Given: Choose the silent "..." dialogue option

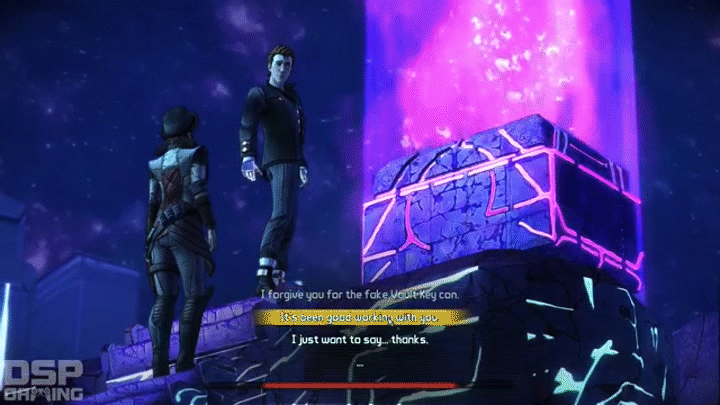Looking at the screenshot, I should point(360,363).
